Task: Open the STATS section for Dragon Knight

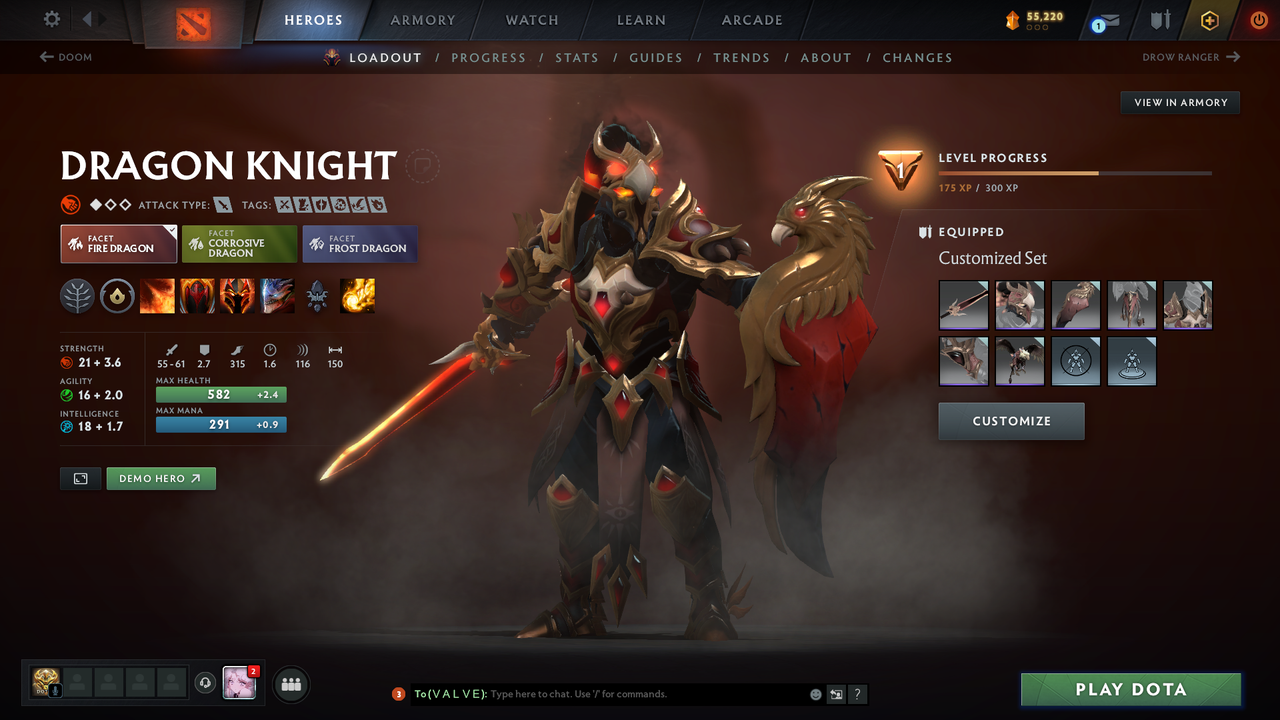Action: pyautogui.click(x=577, y=57)
